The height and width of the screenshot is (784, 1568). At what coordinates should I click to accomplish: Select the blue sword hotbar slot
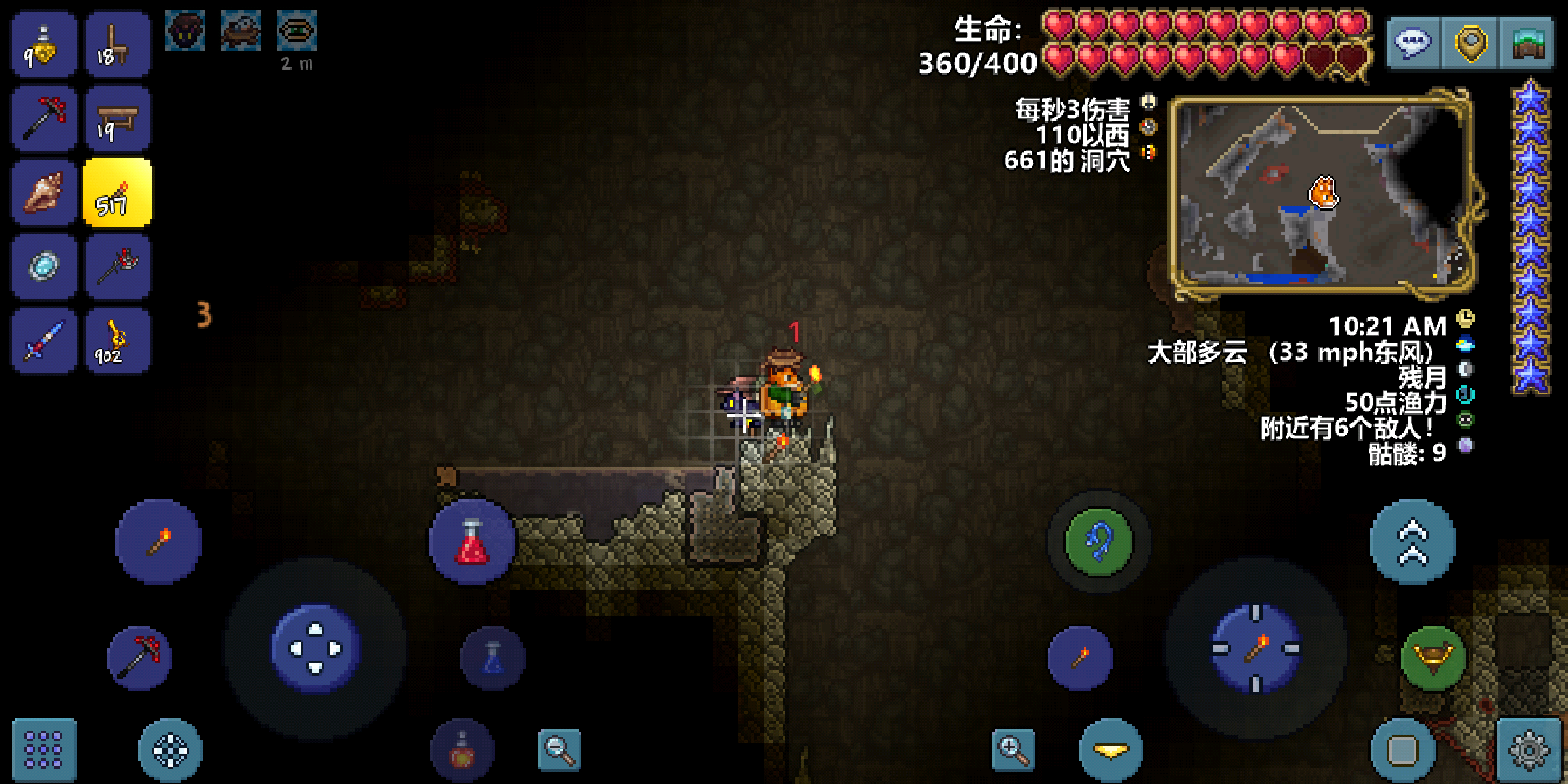[x=44, y=340]
